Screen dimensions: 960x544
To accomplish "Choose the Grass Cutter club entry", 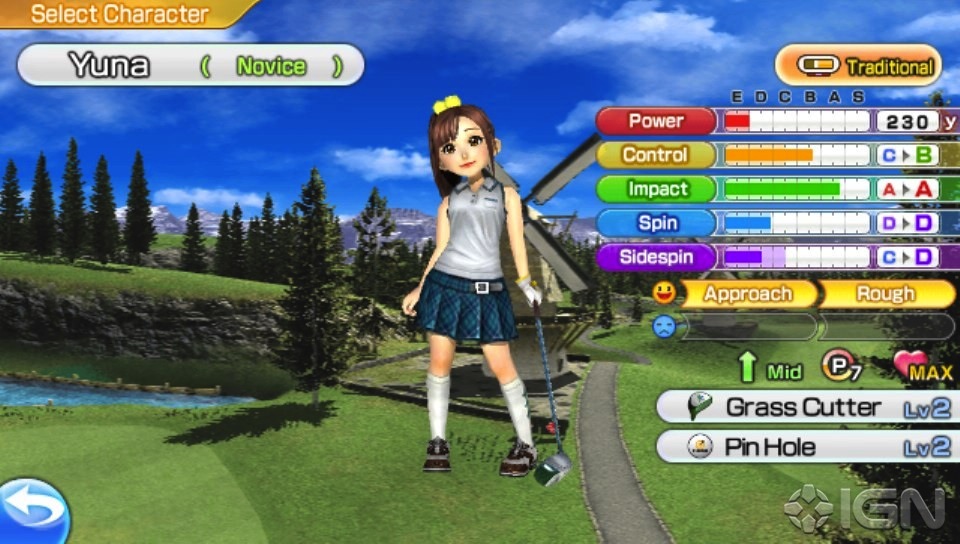I will 805,408.
